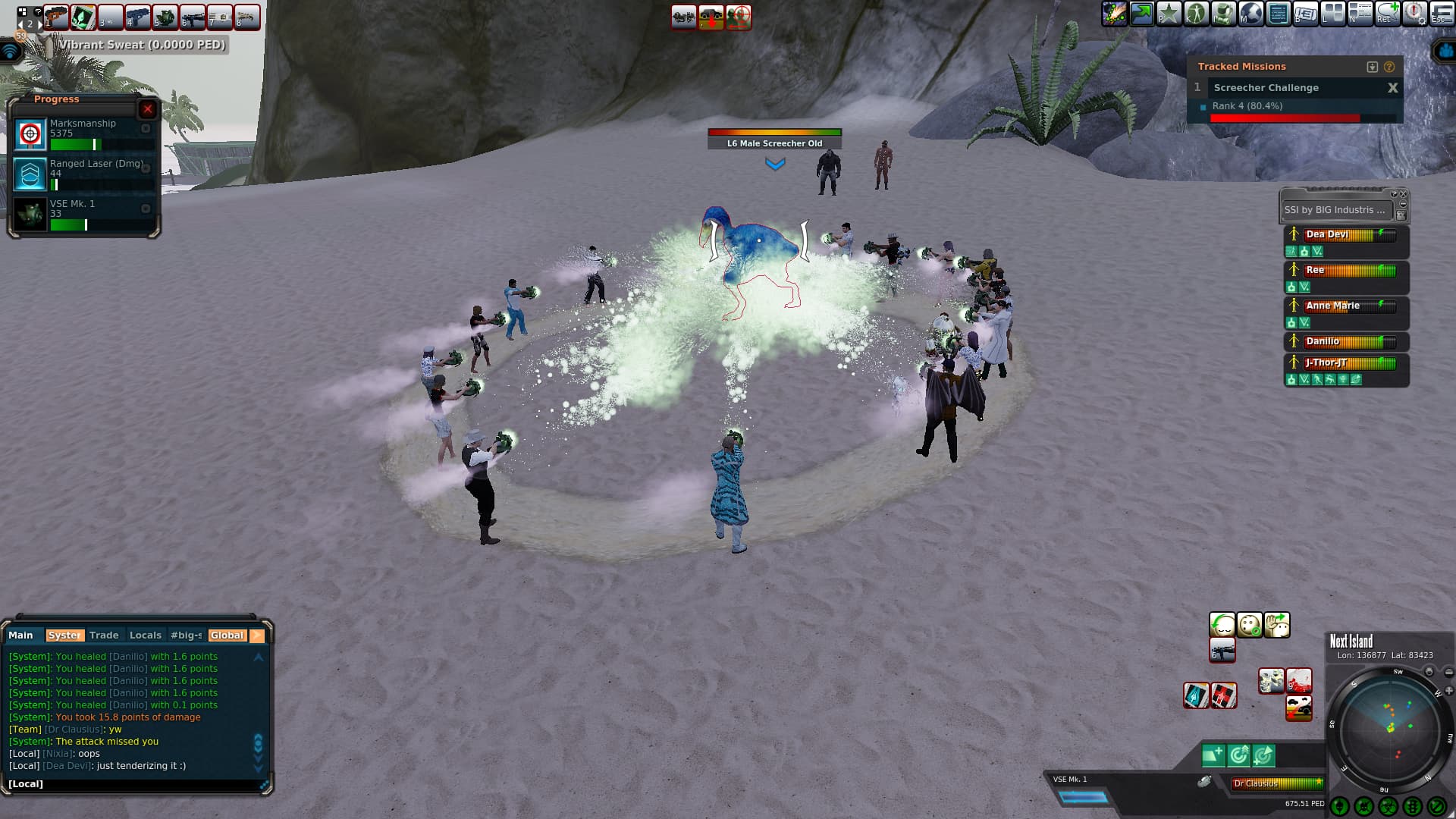This screenshot has height=819, width=1456.
Task: Open the Global chat tab
Action: (x=227, y=635)
